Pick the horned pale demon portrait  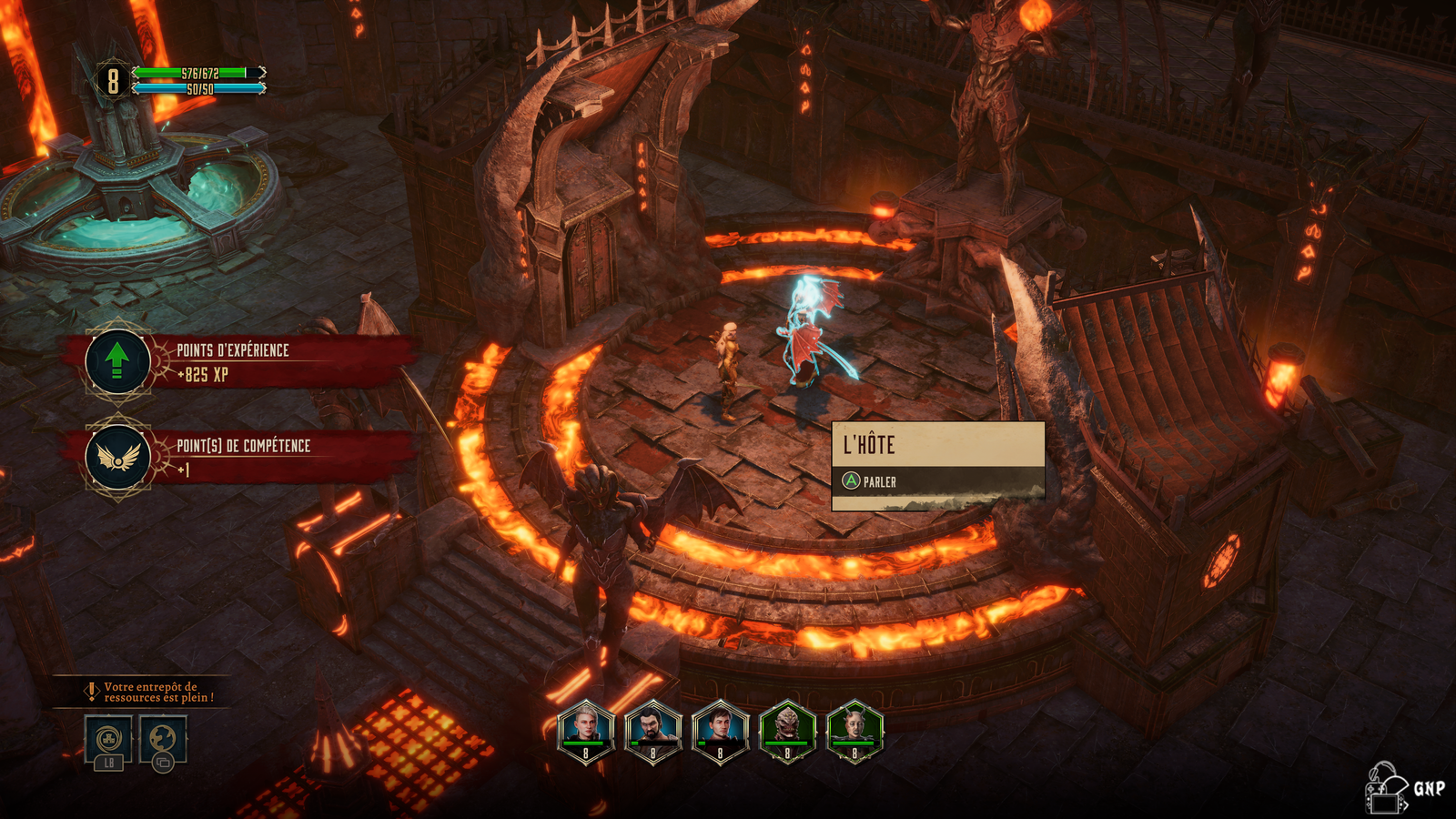[x=854, y=730]
